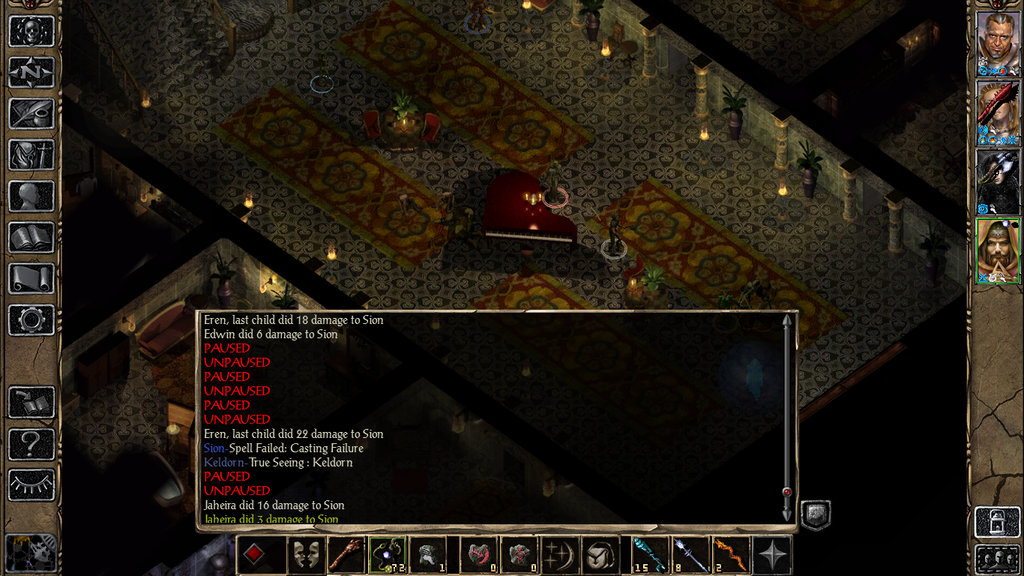Select the dark helmeted character portrait

pos(997,181)
